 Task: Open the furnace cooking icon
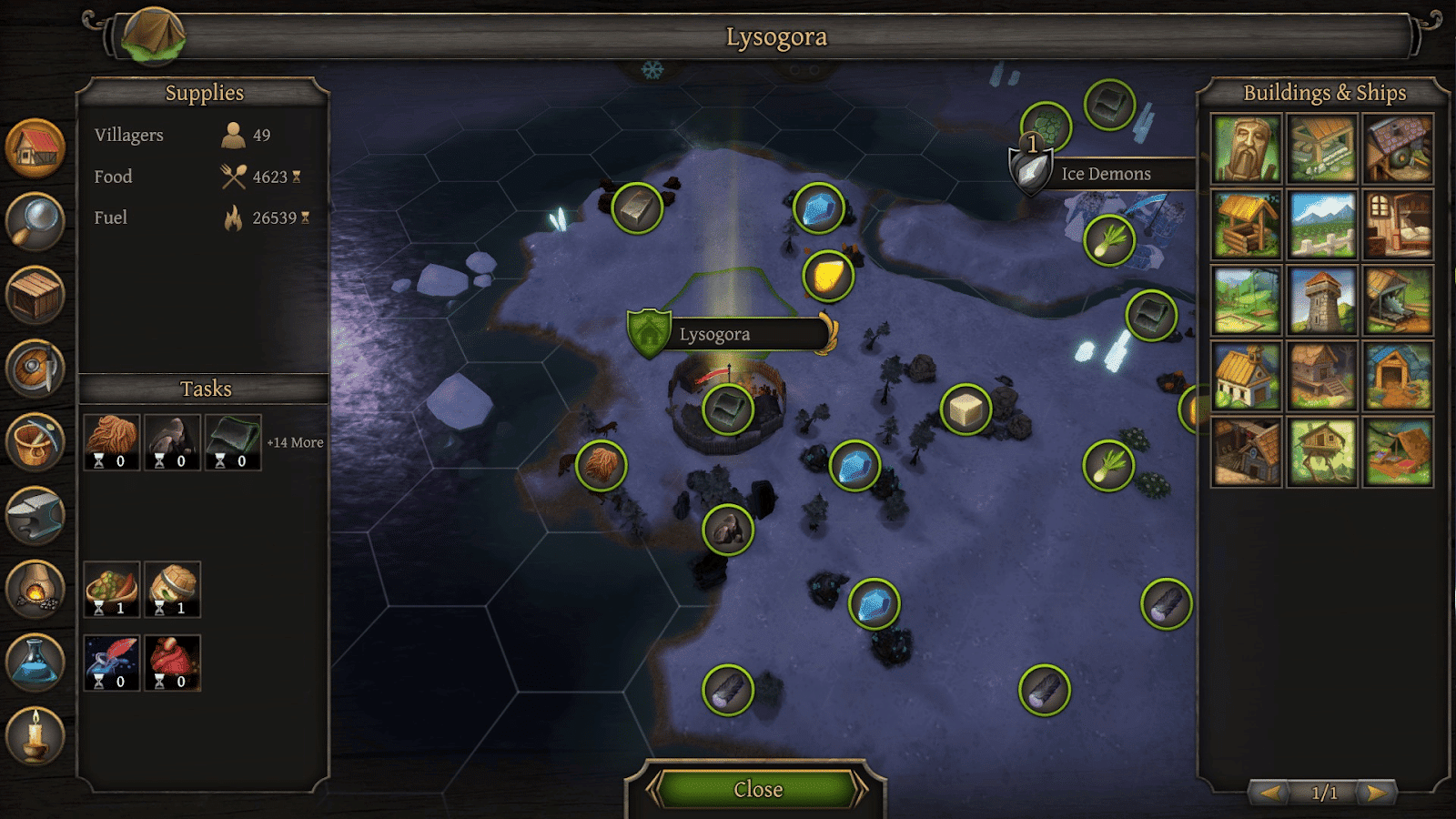(x=35, y=589)
